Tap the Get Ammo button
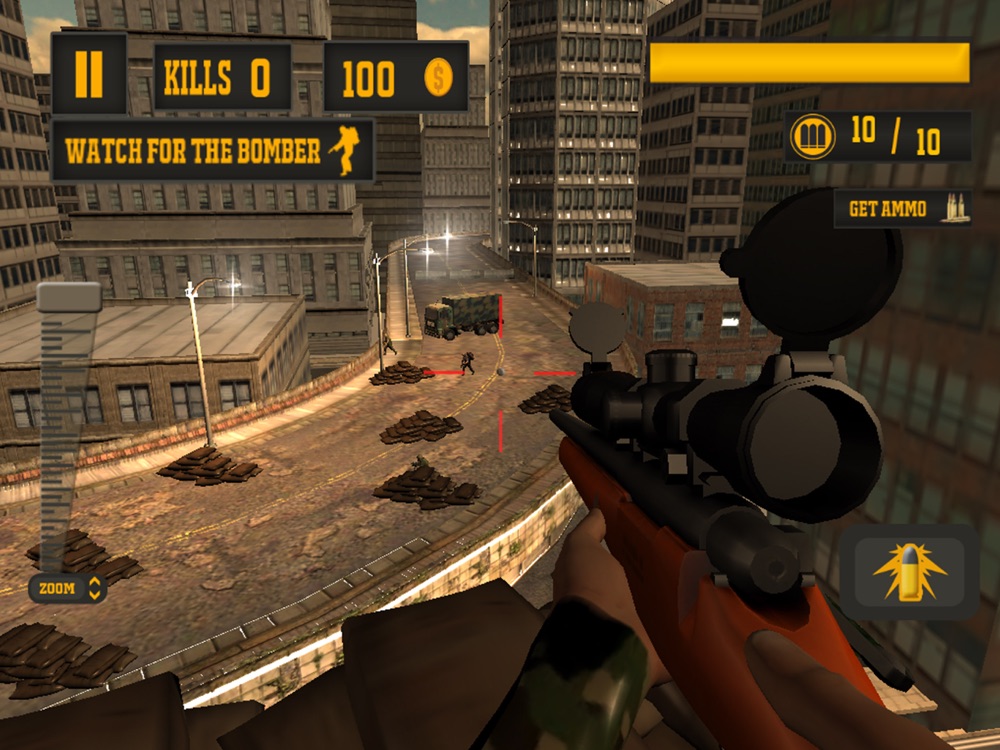This screenshot has height=750, width=1000. (902, 209)
